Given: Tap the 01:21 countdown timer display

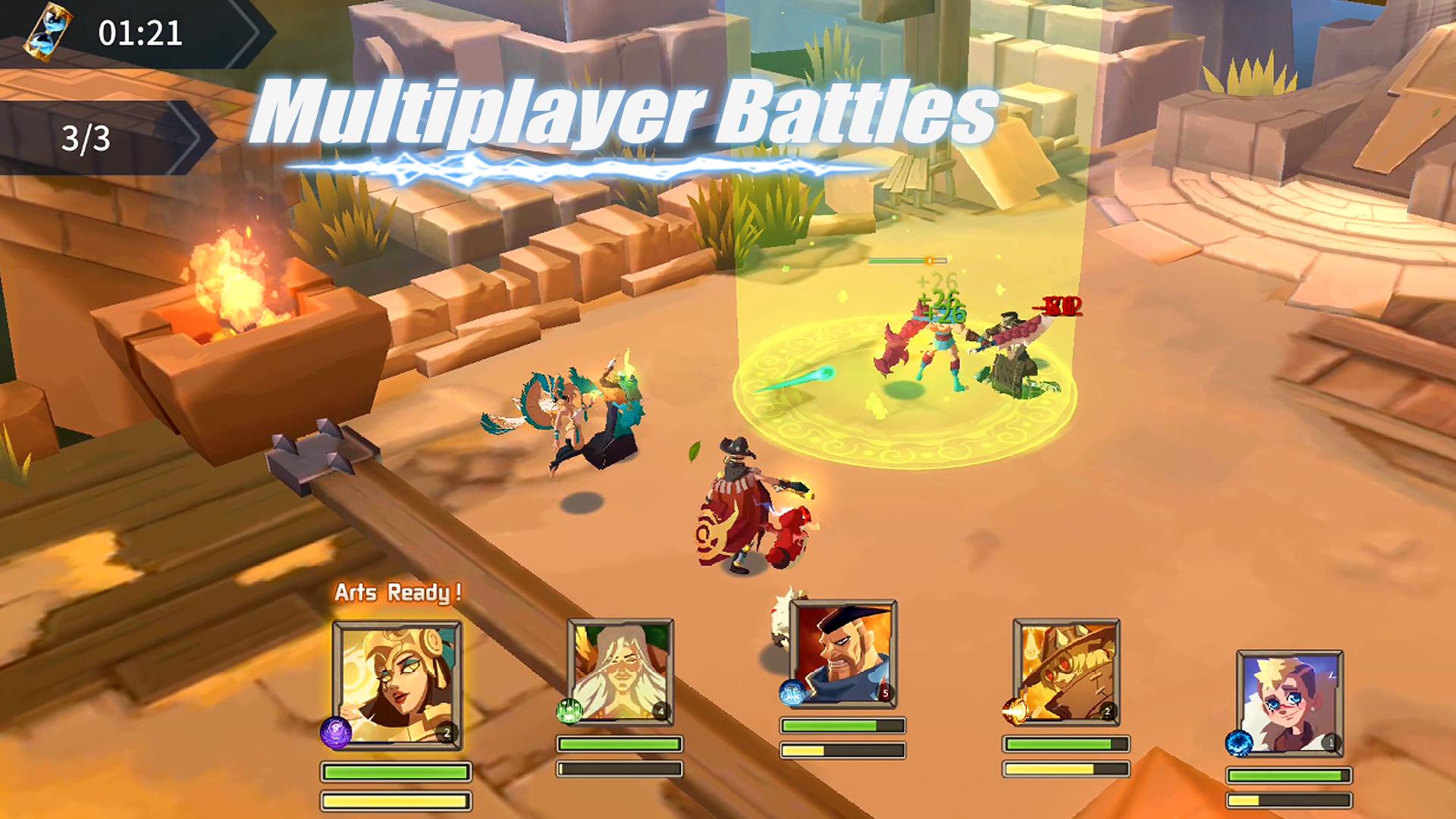Looking at the screenshot, I should pyautogui.click(x=140, y=32).
